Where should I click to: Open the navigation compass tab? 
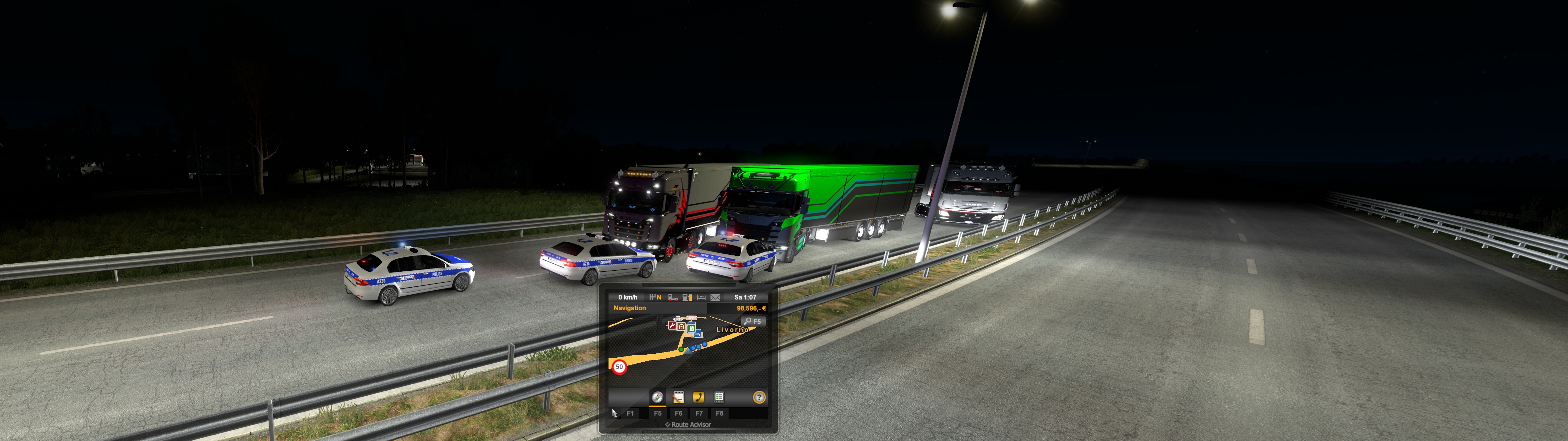coord(658,398)
